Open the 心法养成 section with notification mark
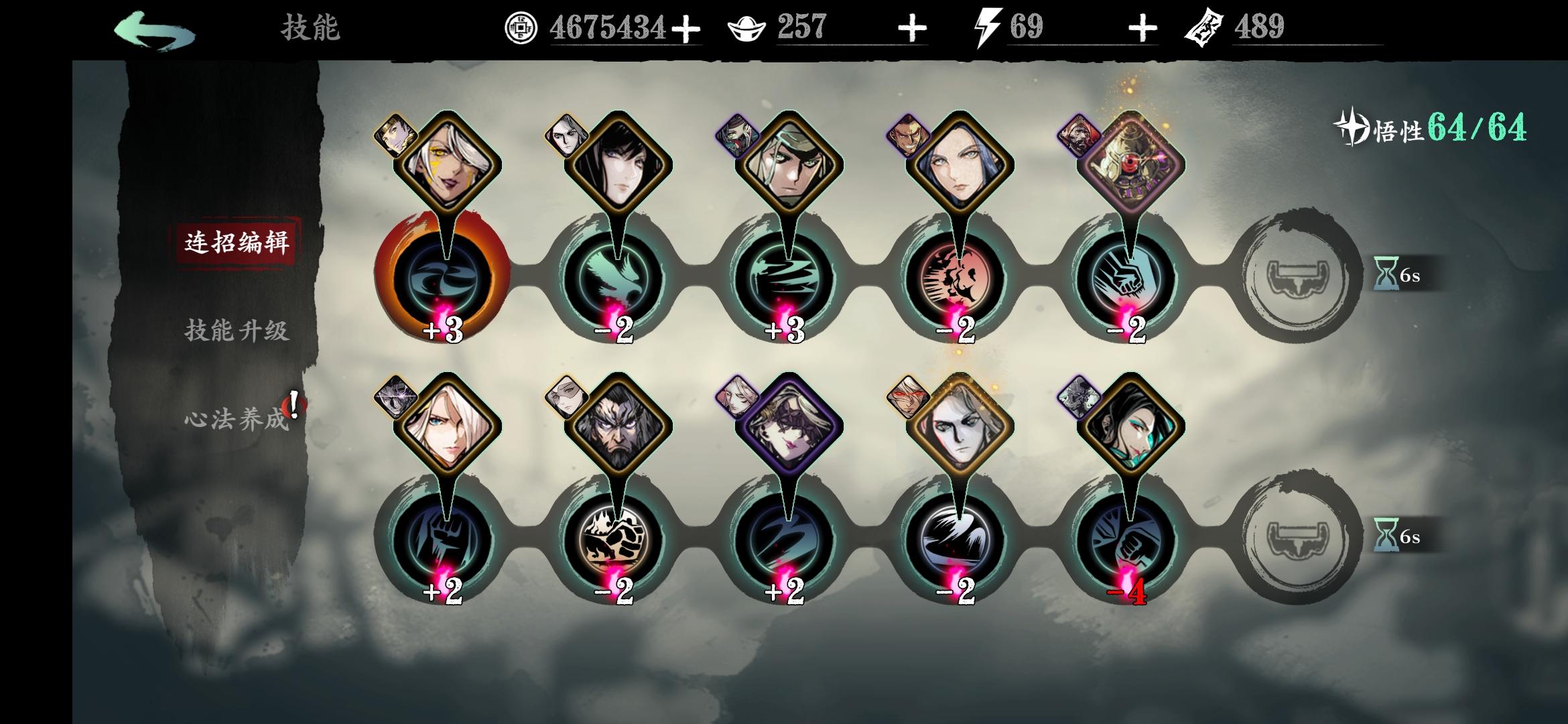The height and width of the screenshot is (724, 1568). 236,418
